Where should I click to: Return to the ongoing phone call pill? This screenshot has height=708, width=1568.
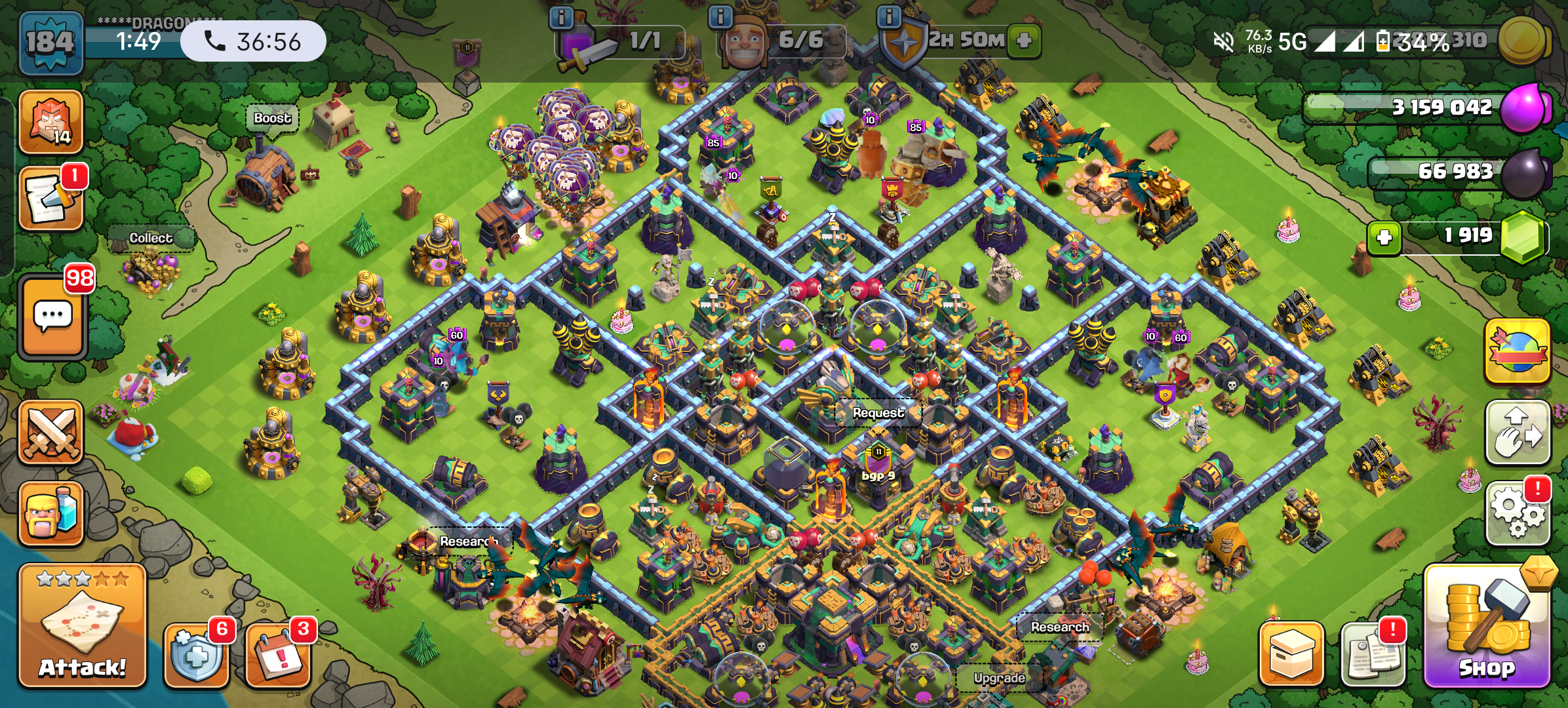click(x=253, y=41)
